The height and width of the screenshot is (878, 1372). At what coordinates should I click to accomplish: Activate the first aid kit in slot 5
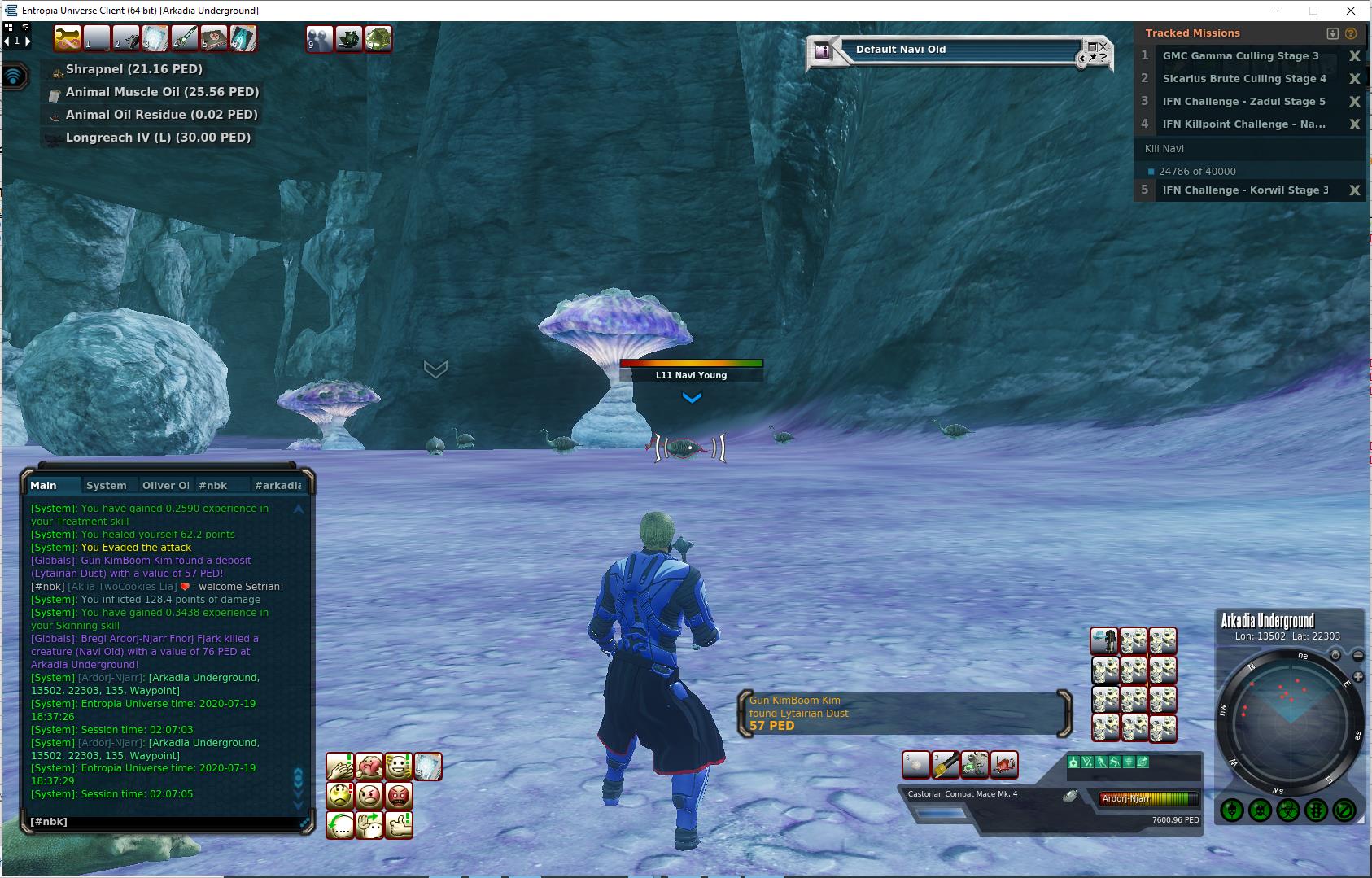(x=214, y=38)
